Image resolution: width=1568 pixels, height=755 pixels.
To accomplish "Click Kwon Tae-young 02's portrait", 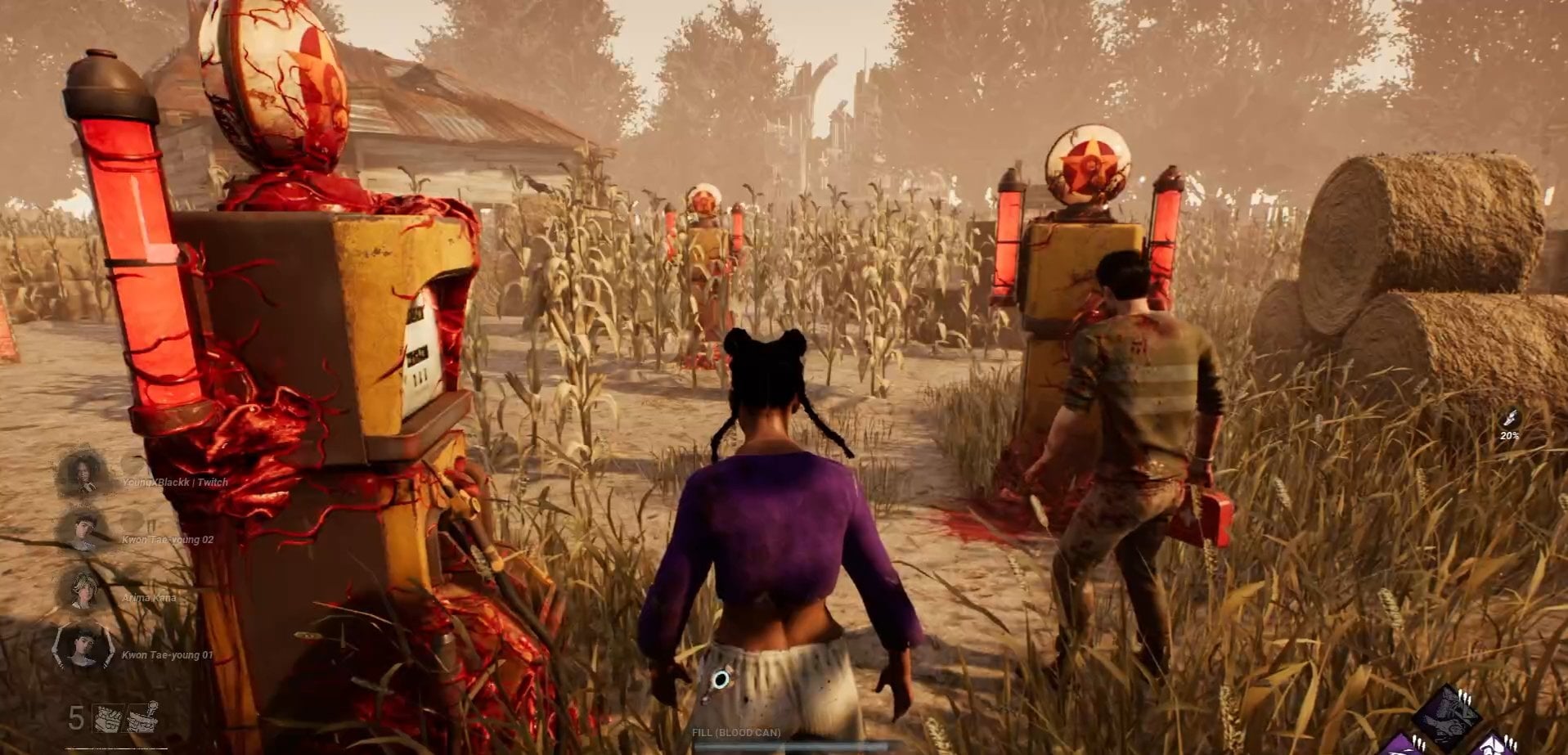I will tap(84, 530).
